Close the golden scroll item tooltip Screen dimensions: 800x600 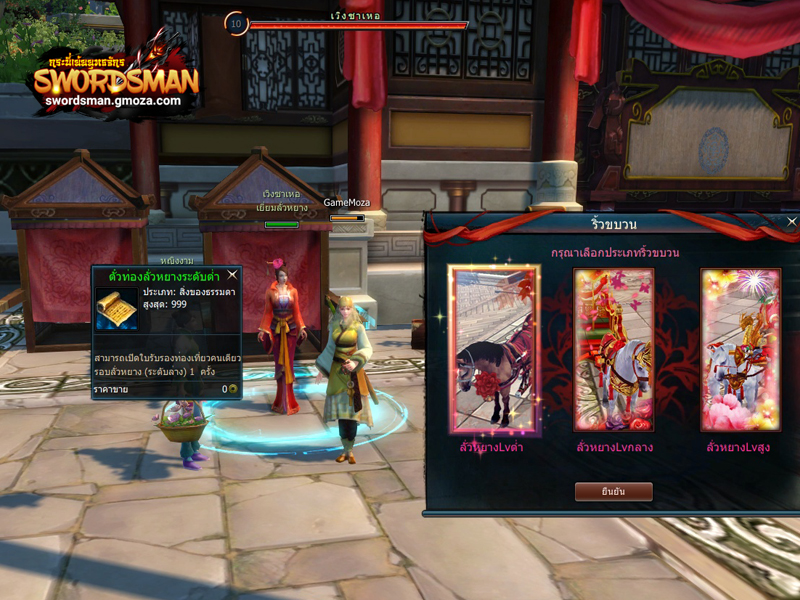[x=232, y=274]
